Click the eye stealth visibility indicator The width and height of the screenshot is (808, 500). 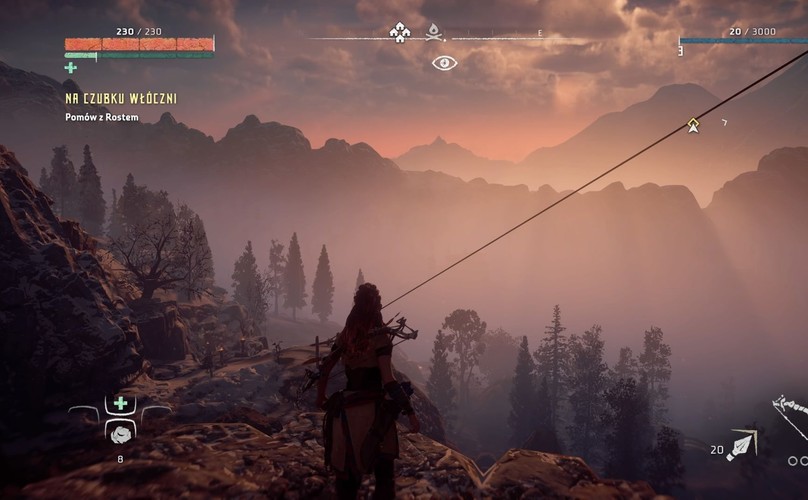(x=444, y=63)
